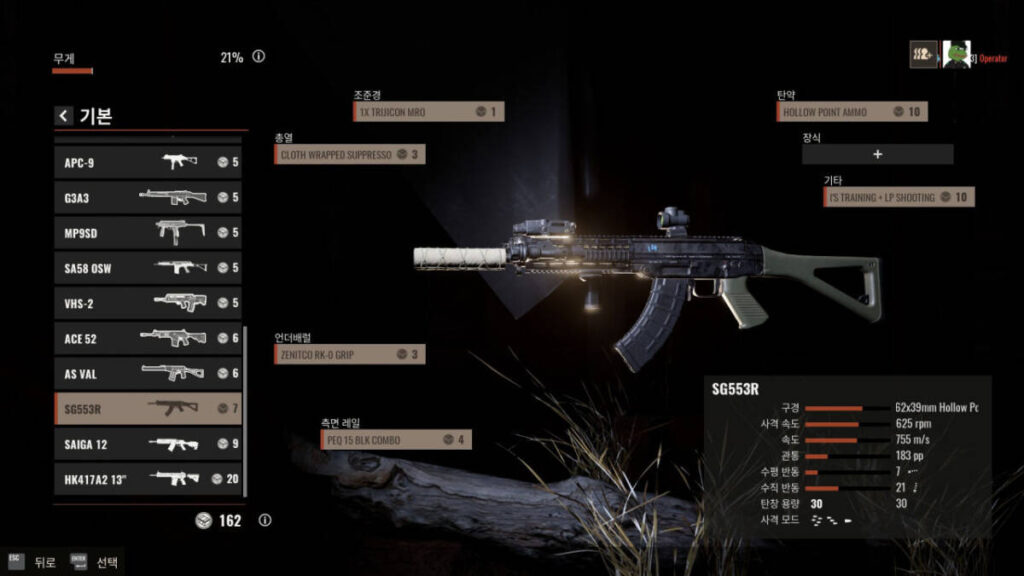1024x576 pixels.
Task: Go back using the 기본 arrow
Action: (x=64, y=116)
